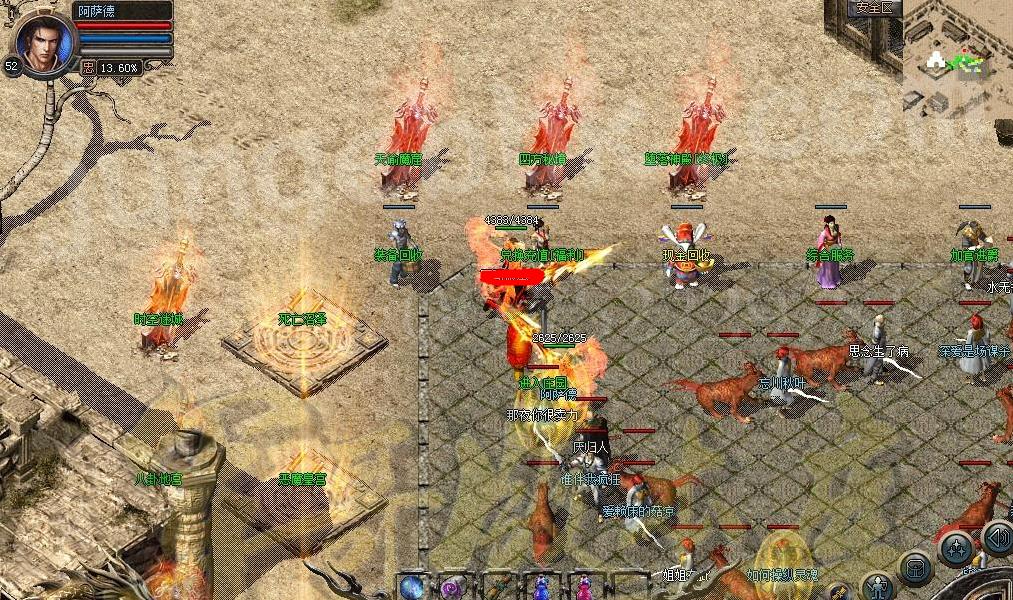Toggle the sound speaker button

pyautogui.click(x=997, y=537)
